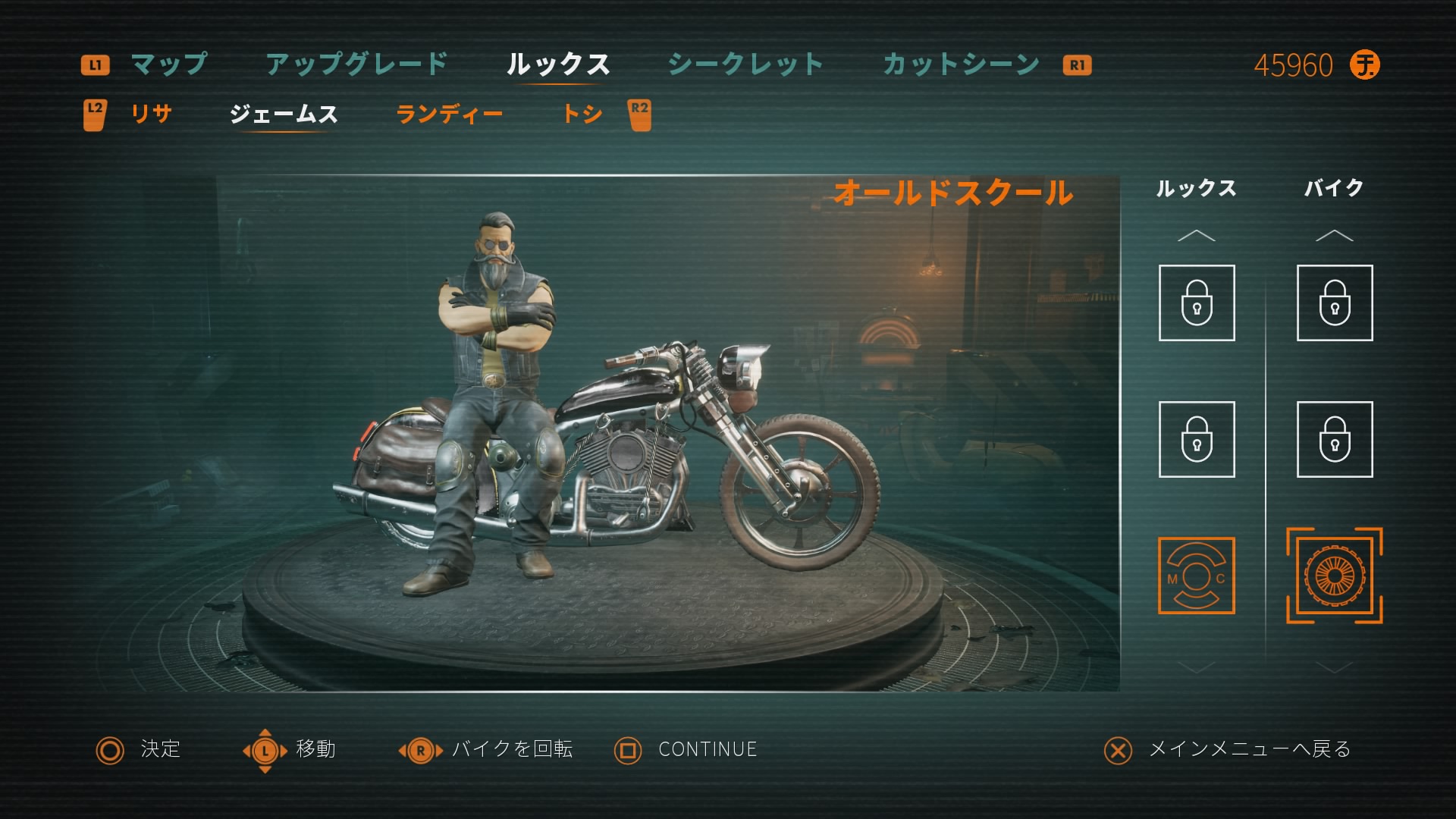Select the highlighted wheel bike skin icon

(1334, 576)
